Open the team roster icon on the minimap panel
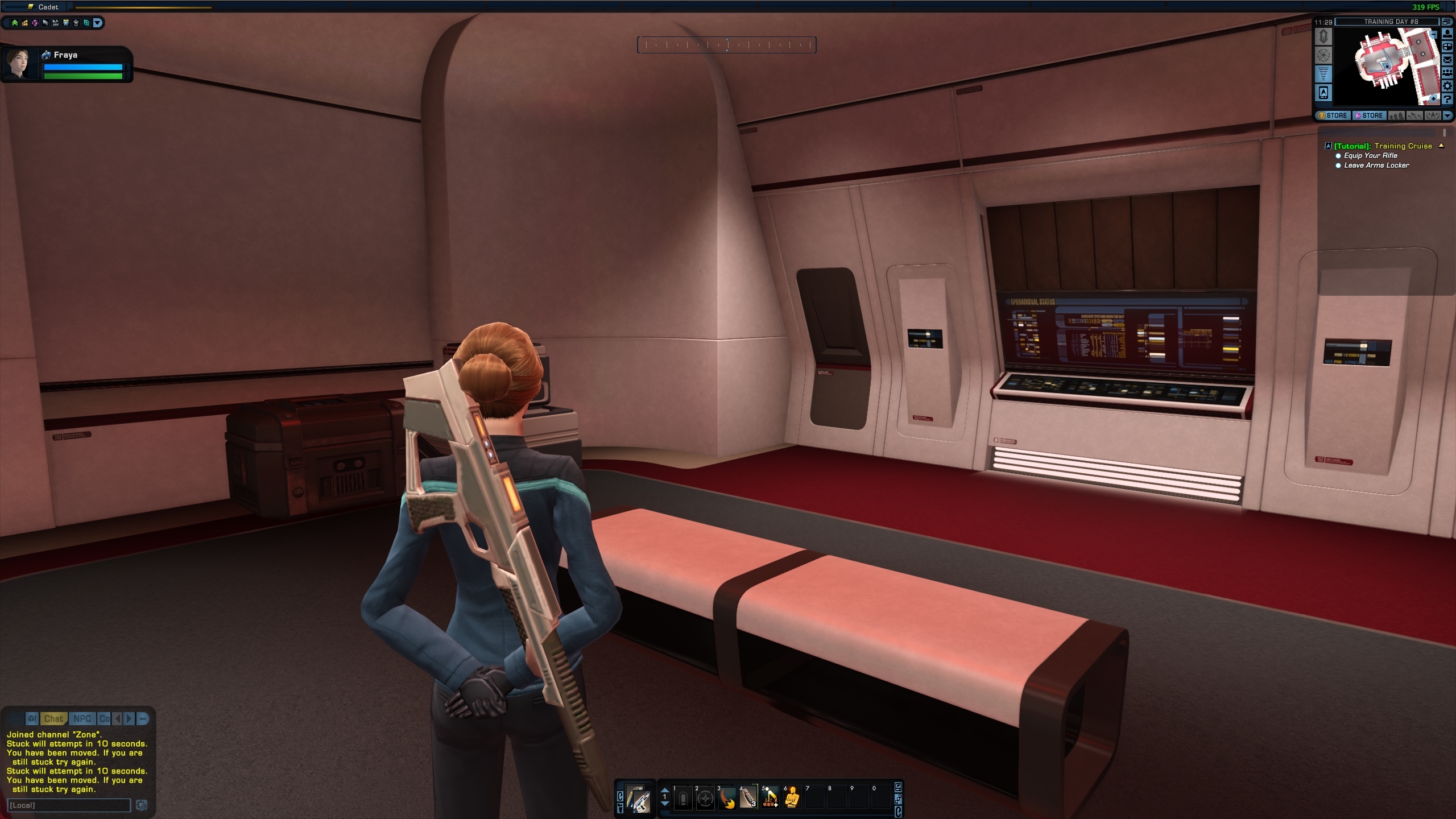 [x=1448, y=74]
